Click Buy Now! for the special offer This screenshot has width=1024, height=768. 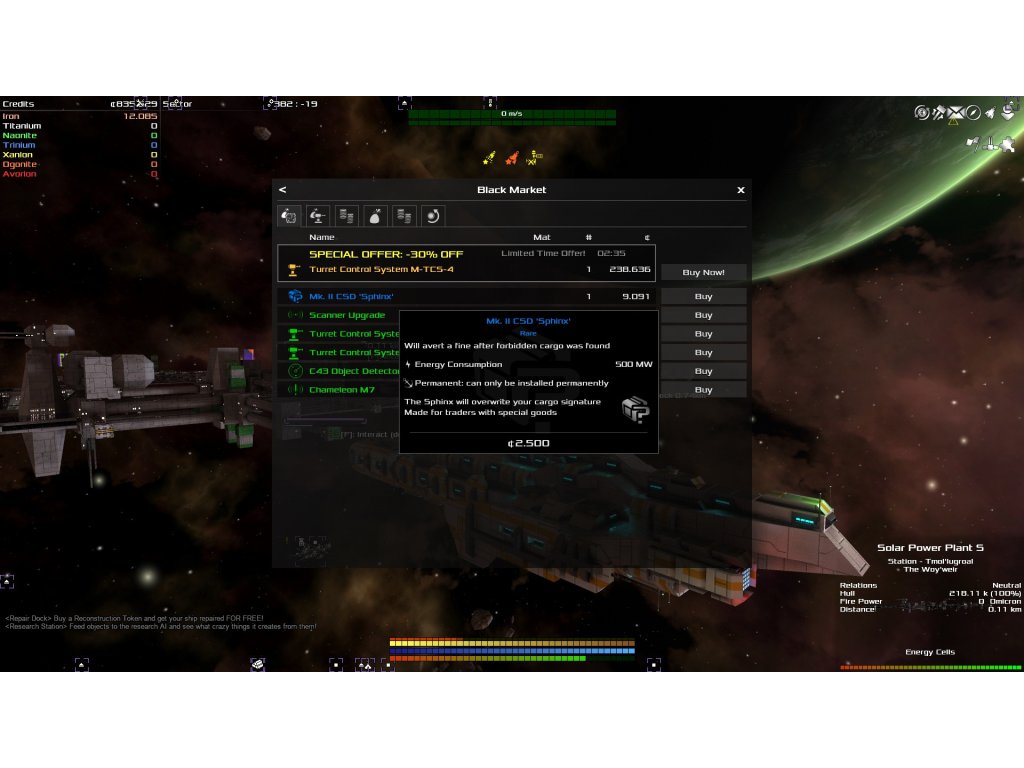coord(703,272)
